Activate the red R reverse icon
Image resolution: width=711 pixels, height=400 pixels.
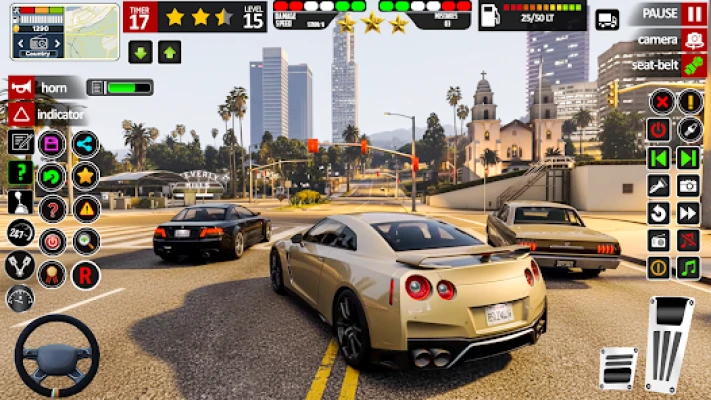(x=86, y=273)
